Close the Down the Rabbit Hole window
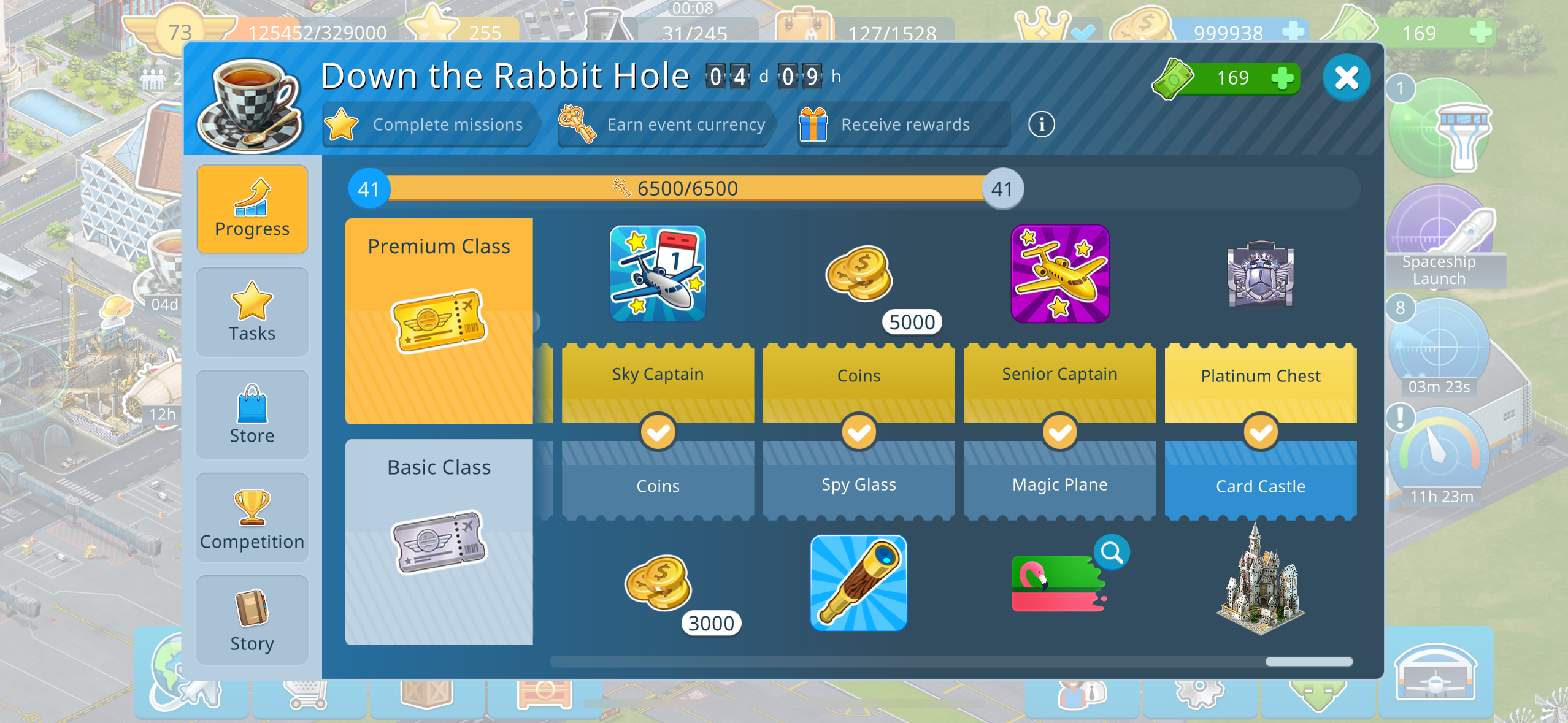The image size is (1568, 723). point(1346,78)
